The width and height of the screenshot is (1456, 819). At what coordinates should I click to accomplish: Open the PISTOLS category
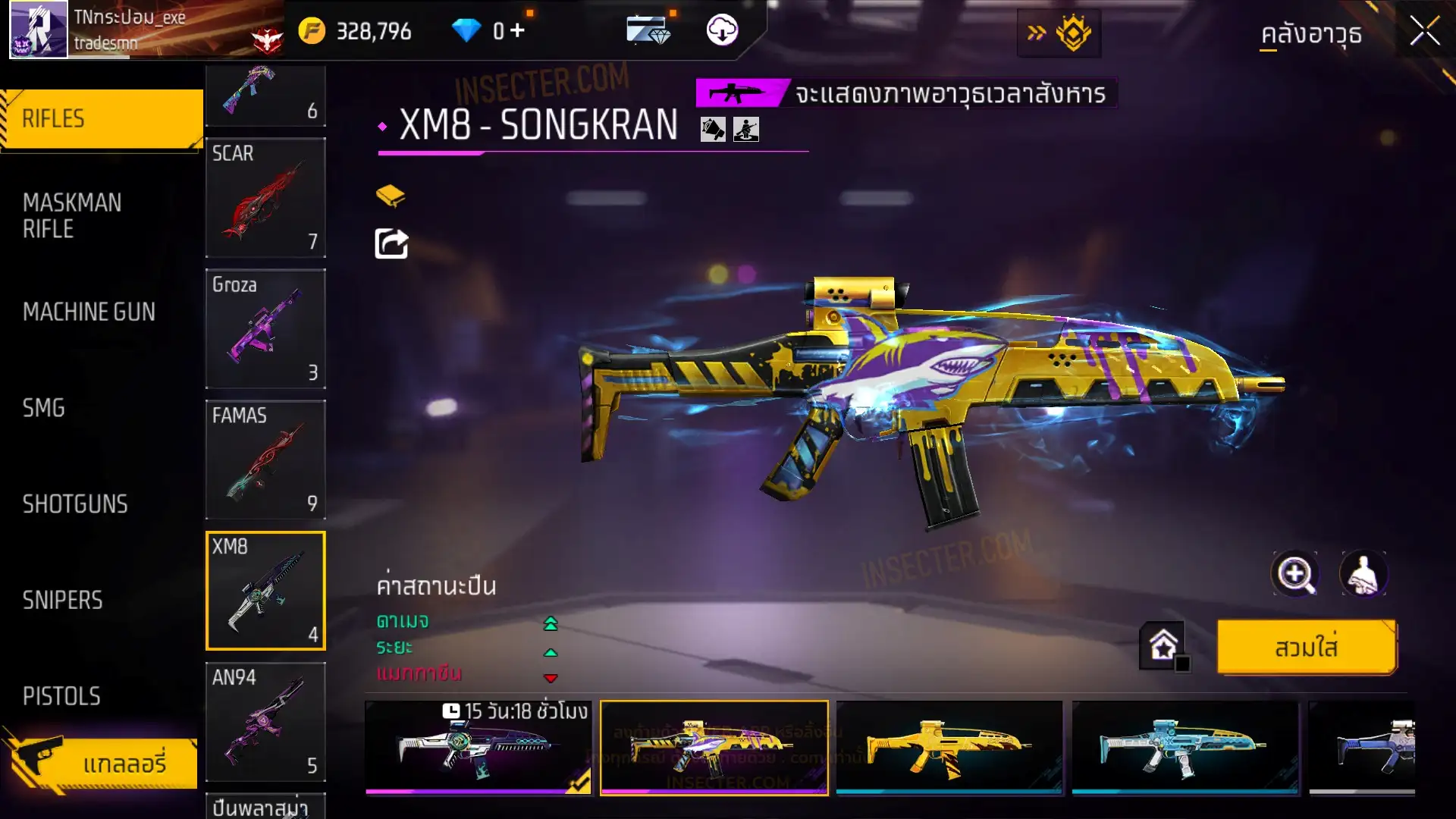click(61, 696)
